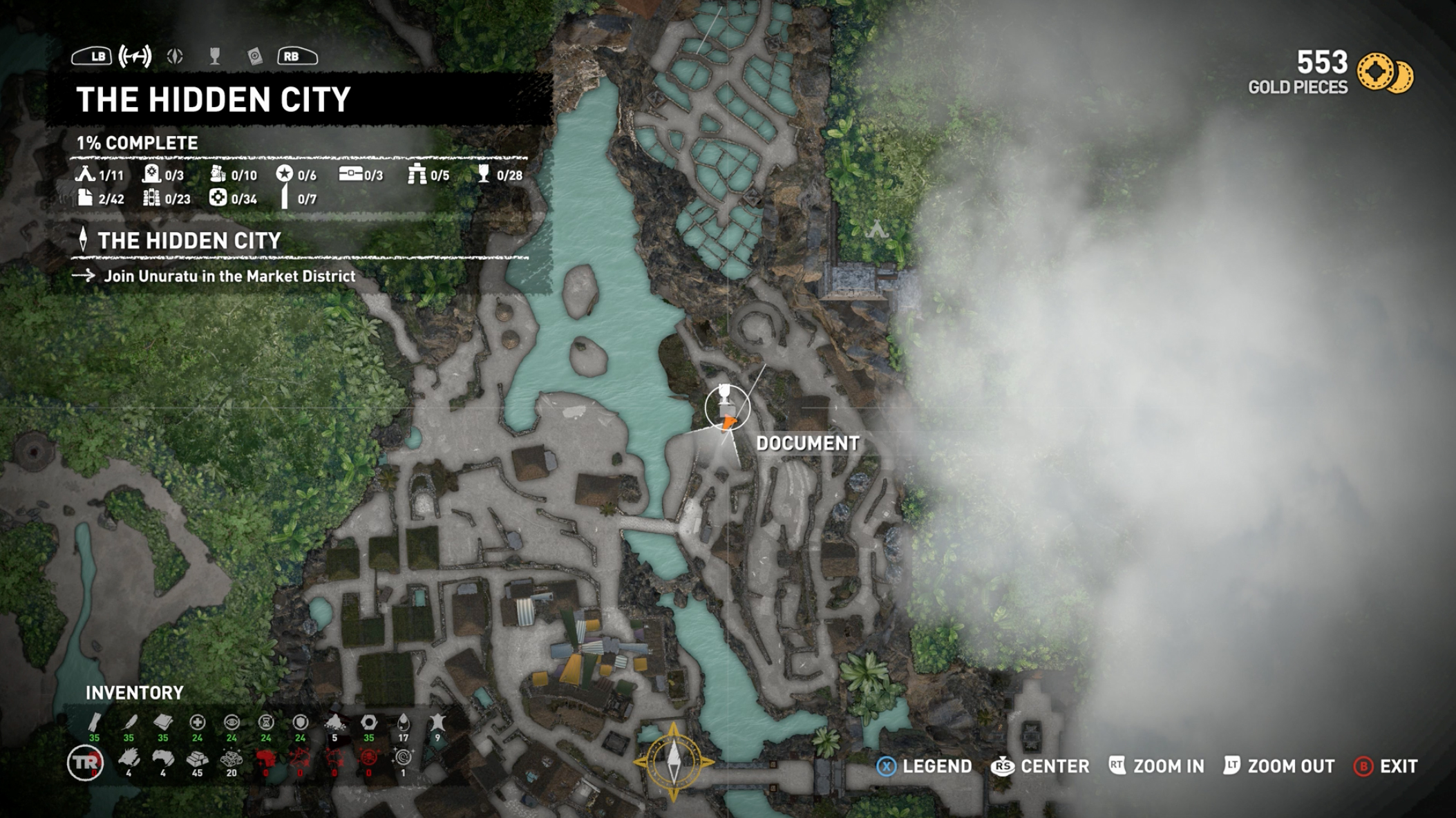The image size is (1456, 818).
Task: Open the chalice challenges tab
Action: pos(215,57)
